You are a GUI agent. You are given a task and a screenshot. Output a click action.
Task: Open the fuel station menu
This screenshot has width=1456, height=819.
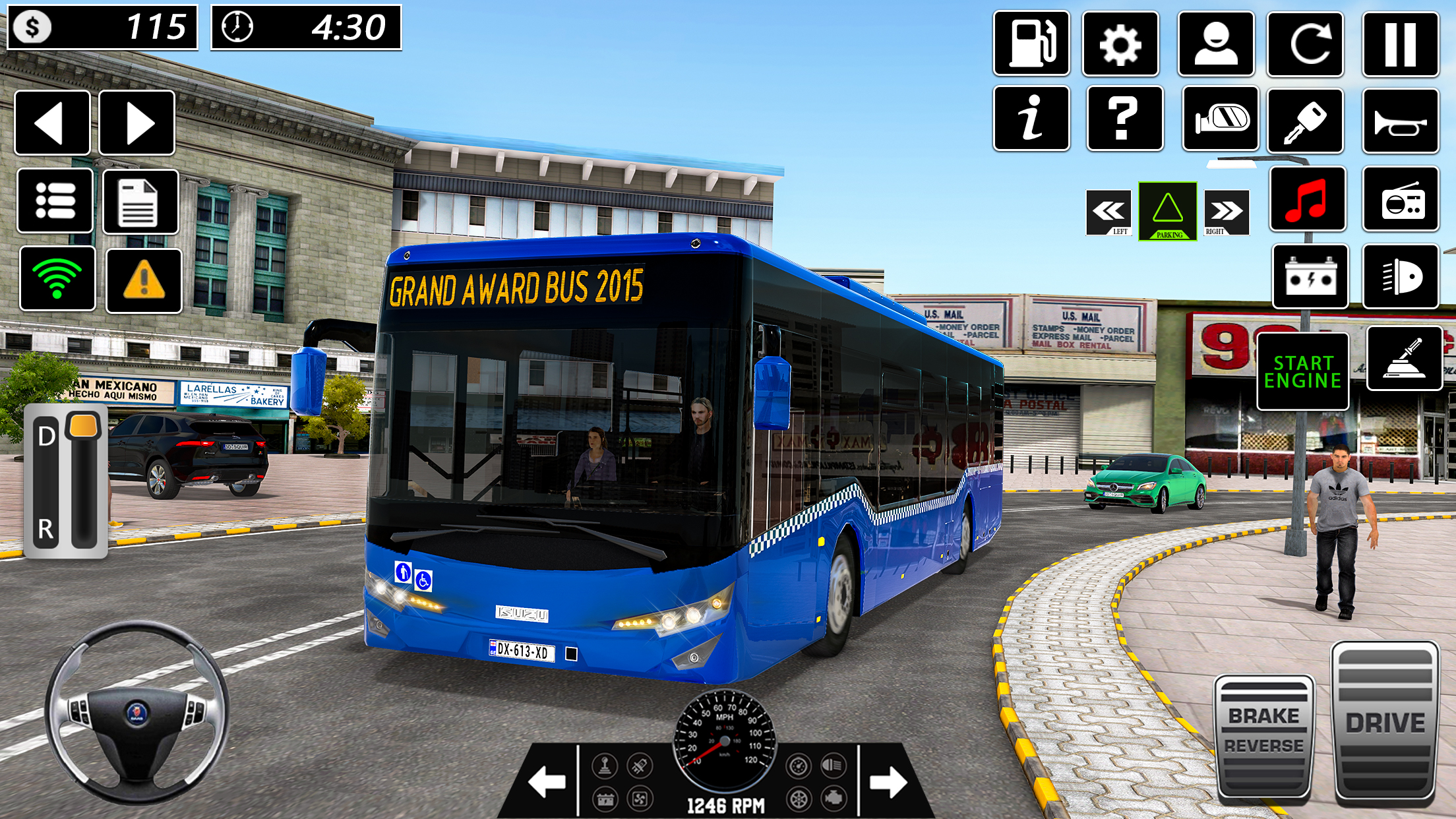point(1033,44)
